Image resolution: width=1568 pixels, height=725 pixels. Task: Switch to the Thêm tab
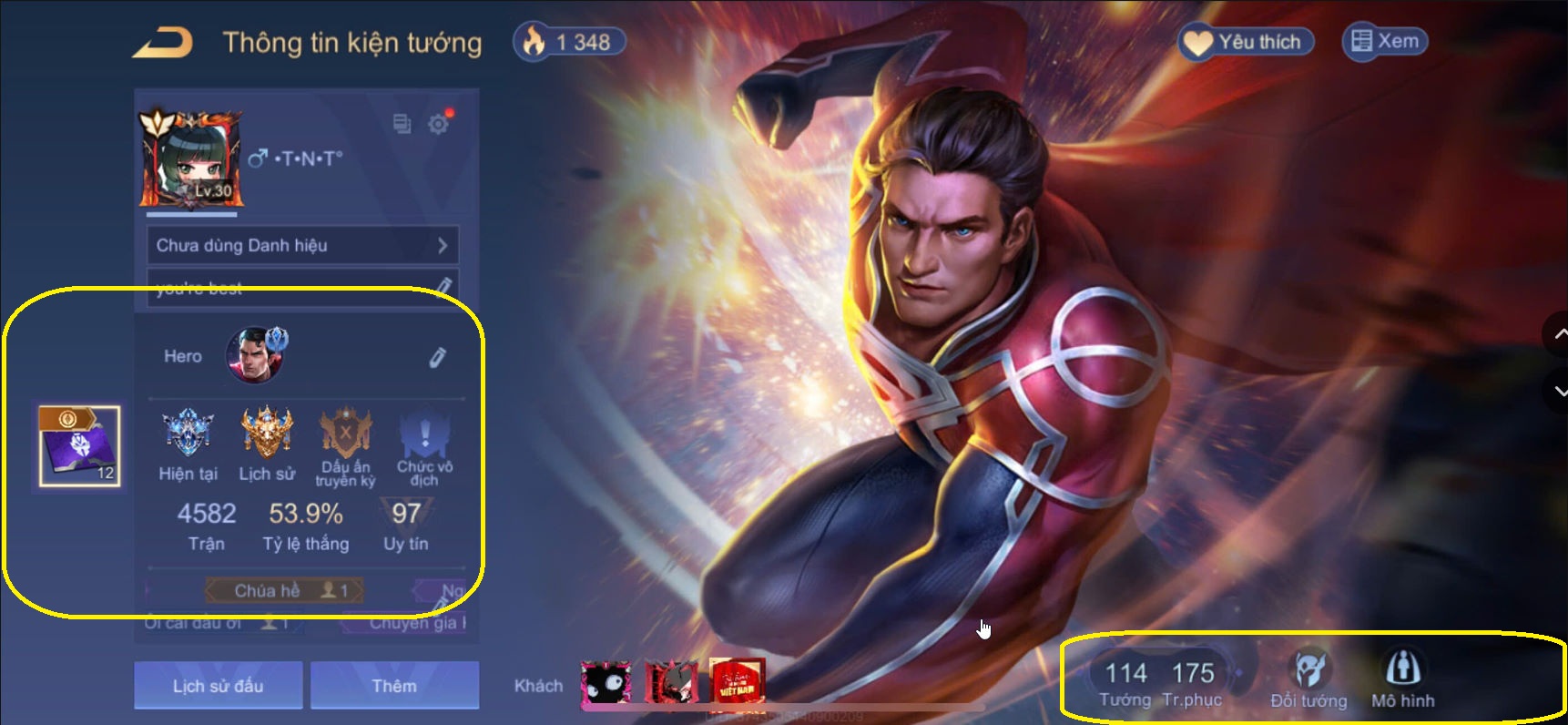(x=394, y=685)
